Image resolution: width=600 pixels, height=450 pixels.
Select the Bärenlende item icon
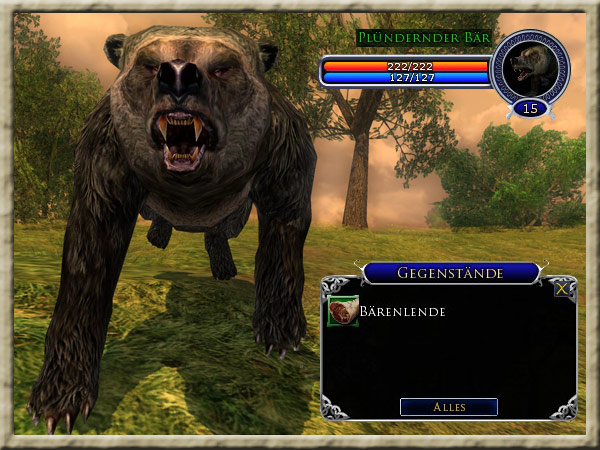tap(342, 312)
